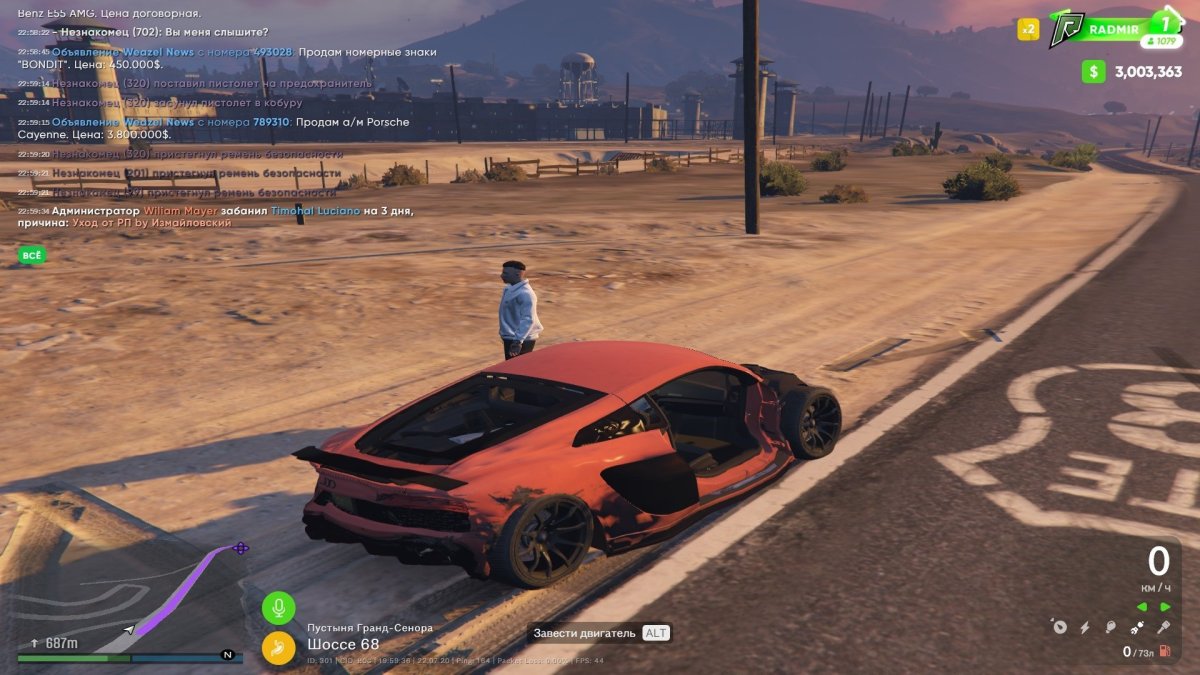
Task: Open the chat filter labeled ВСЁ
Action: tap(32, 255)
